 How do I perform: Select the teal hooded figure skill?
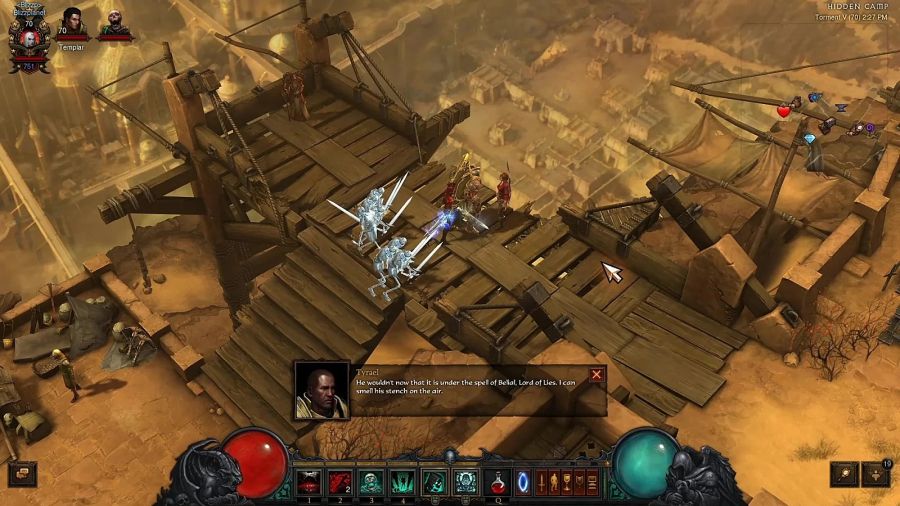point(434,481)
